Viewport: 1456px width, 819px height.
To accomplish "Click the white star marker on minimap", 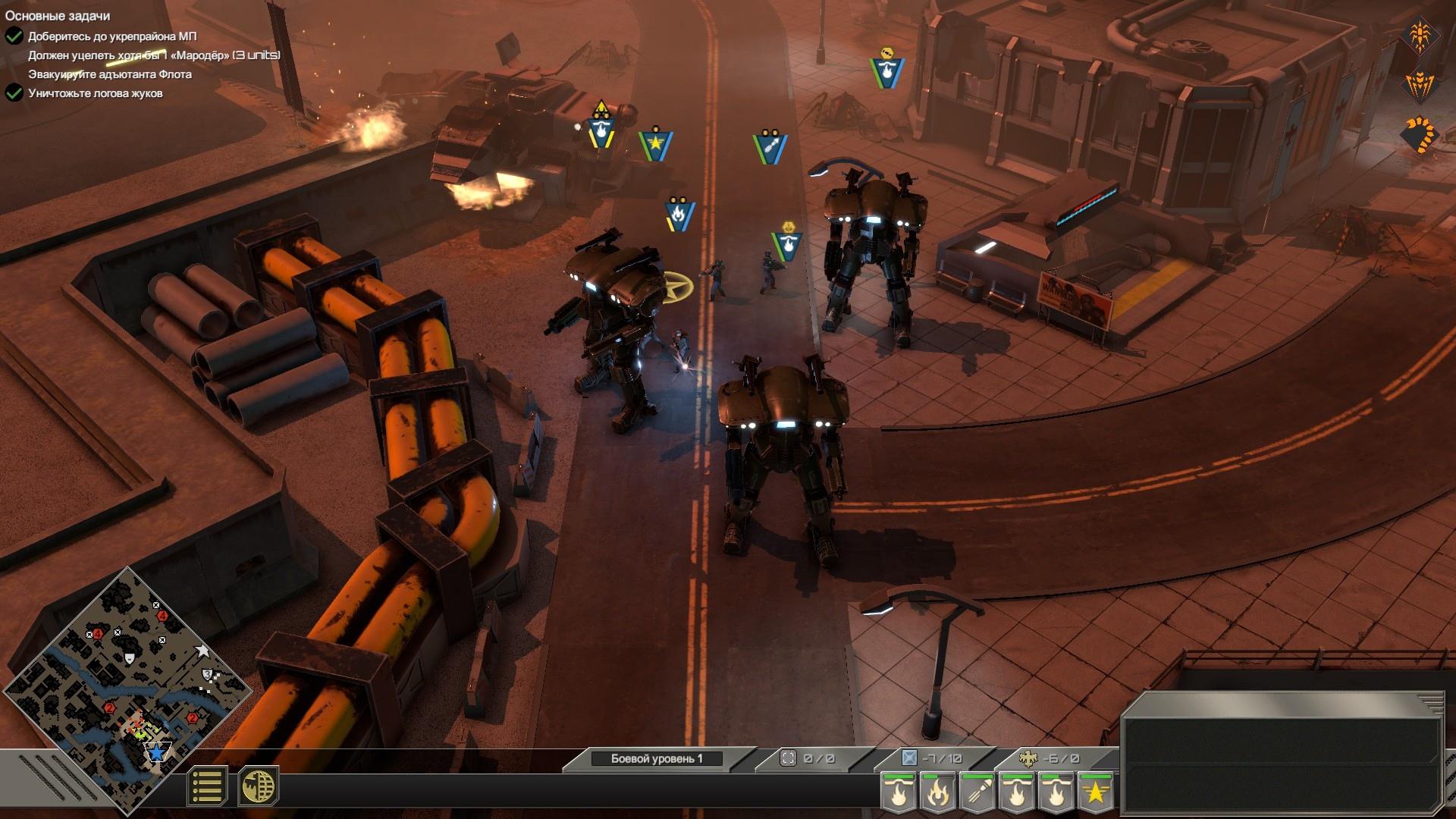I will pos(202,650).
